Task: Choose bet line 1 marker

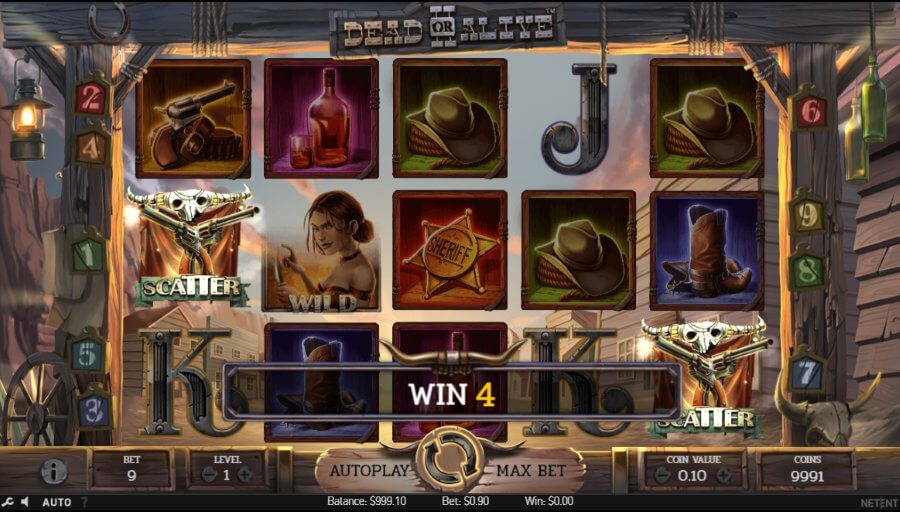Action: [88, 254]
